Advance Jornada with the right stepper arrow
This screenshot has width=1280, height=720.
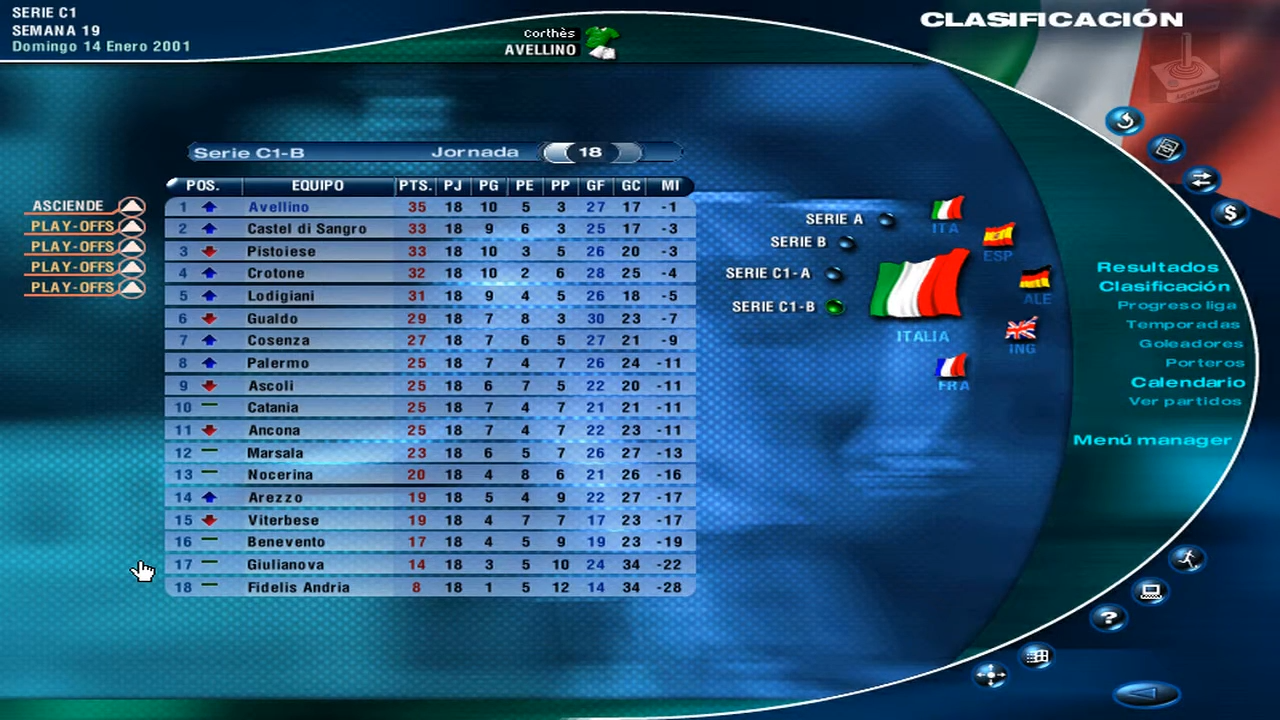pyautogui.click(x=625, y=152)
